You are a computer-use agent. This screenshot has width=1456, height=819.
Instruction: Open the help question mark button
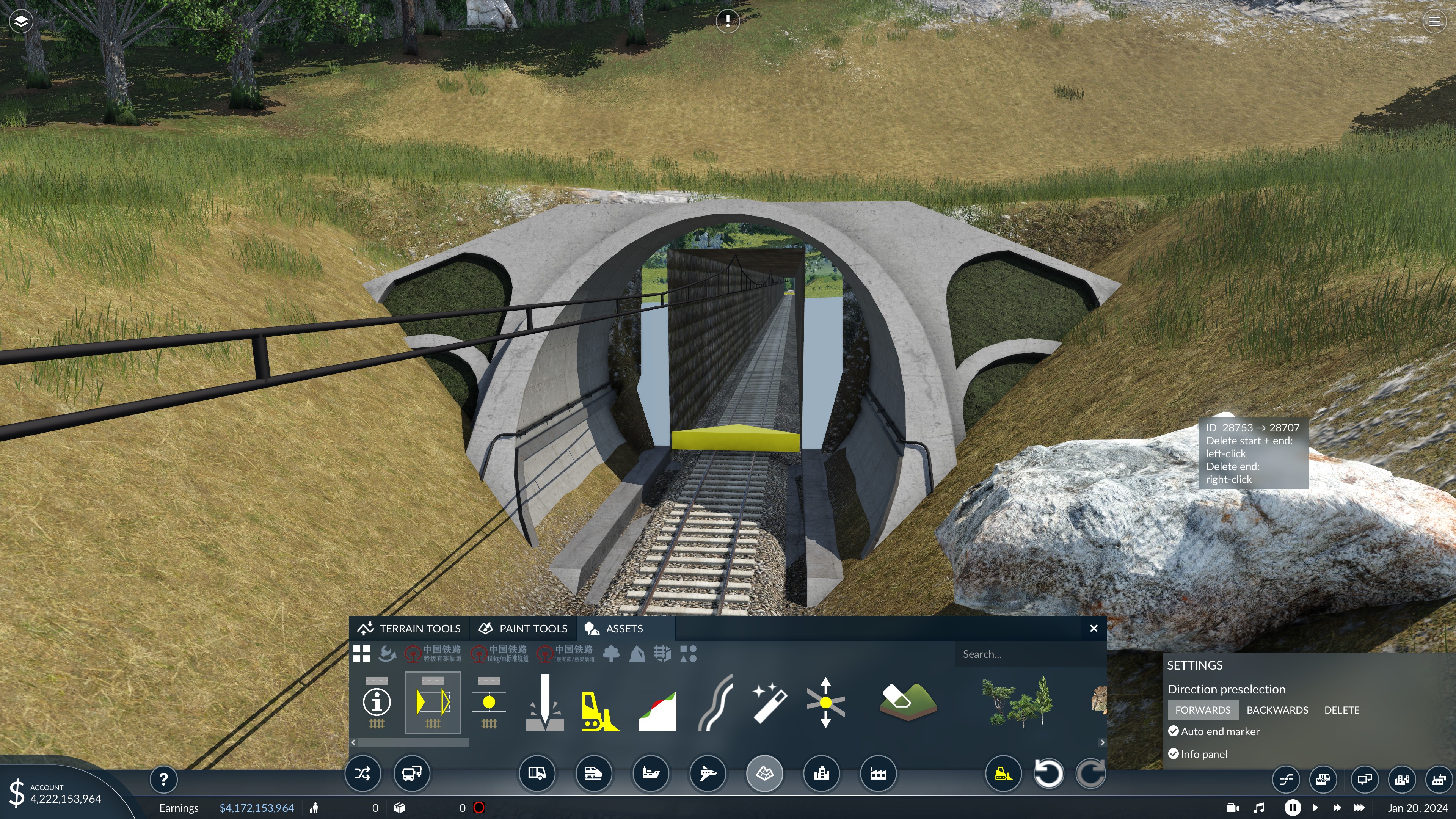[163, 780]
